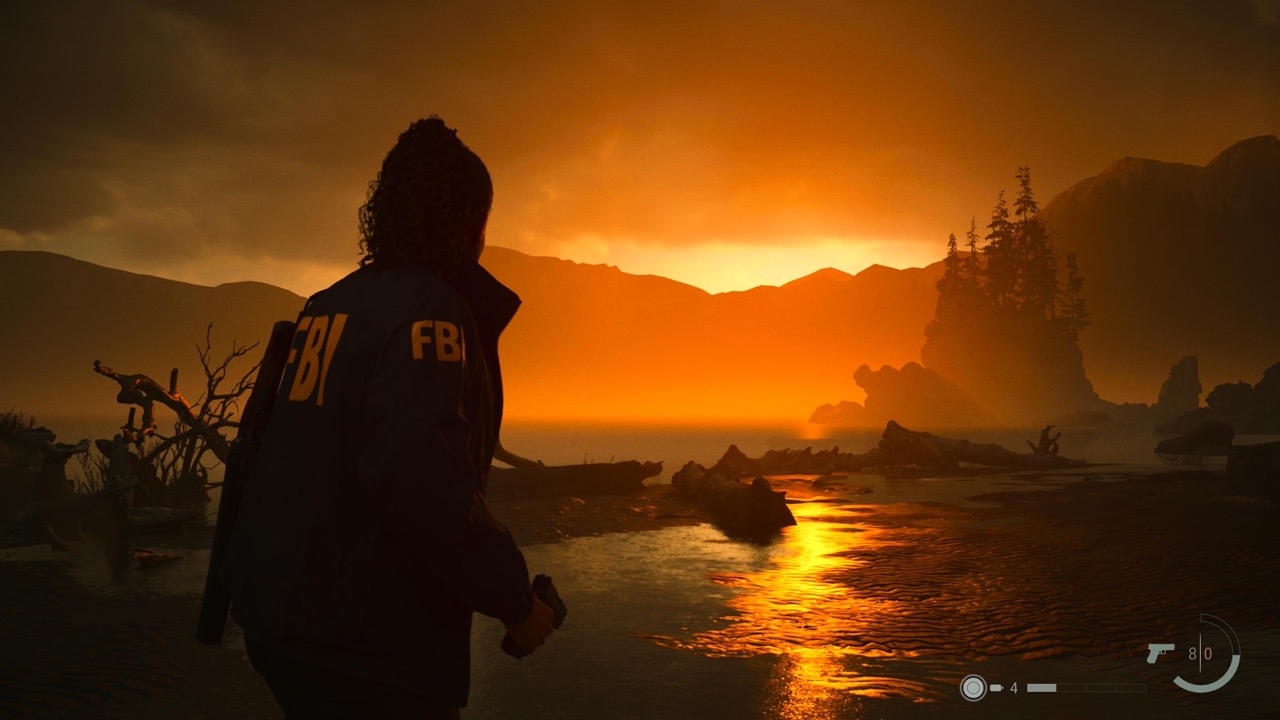Toggle the battery count showing 4
1280x720 pixels.
[1014, 688]
